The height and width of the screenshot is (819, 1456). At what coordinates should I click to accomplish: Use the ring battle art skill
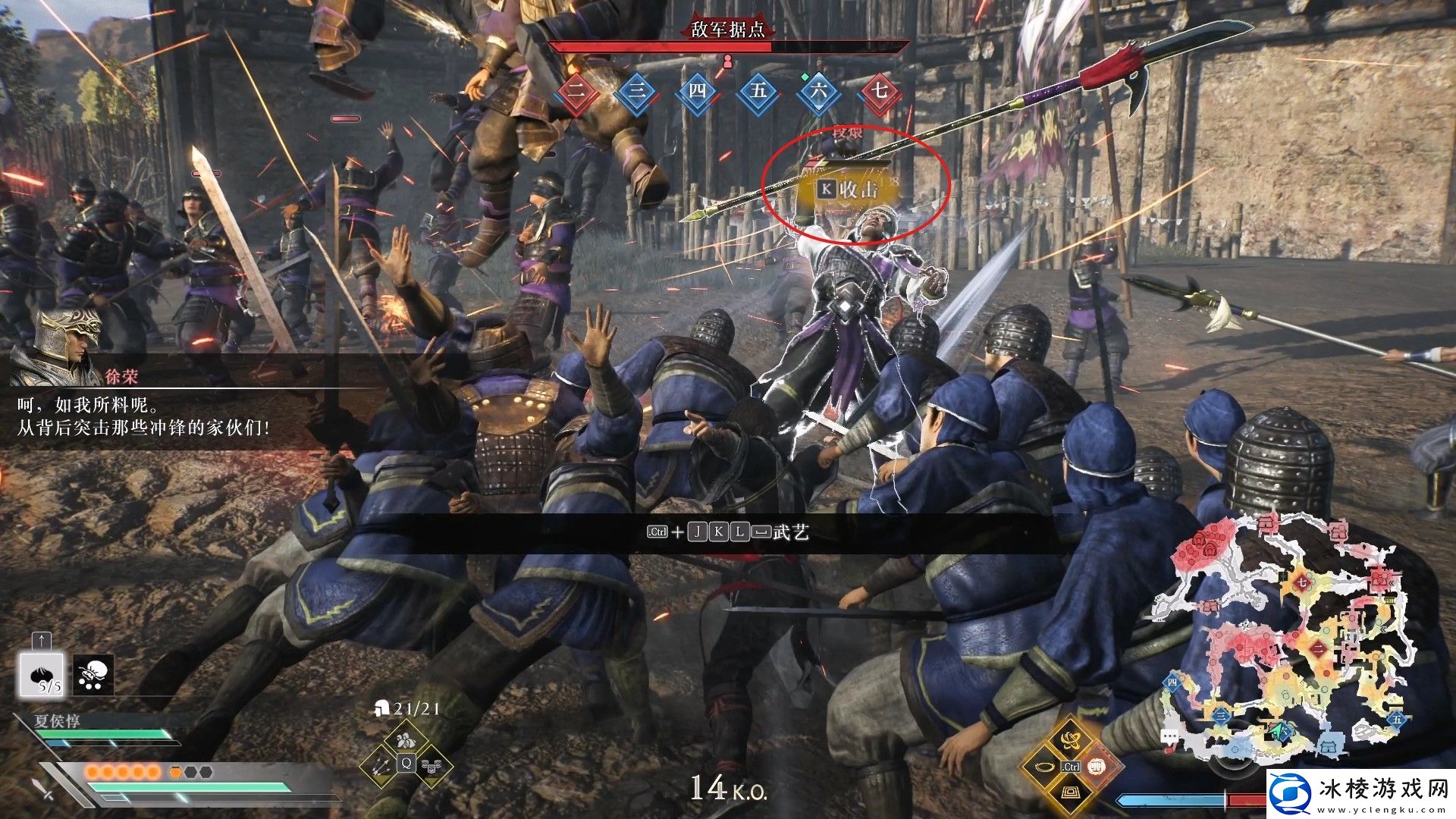pos(1043,766)
